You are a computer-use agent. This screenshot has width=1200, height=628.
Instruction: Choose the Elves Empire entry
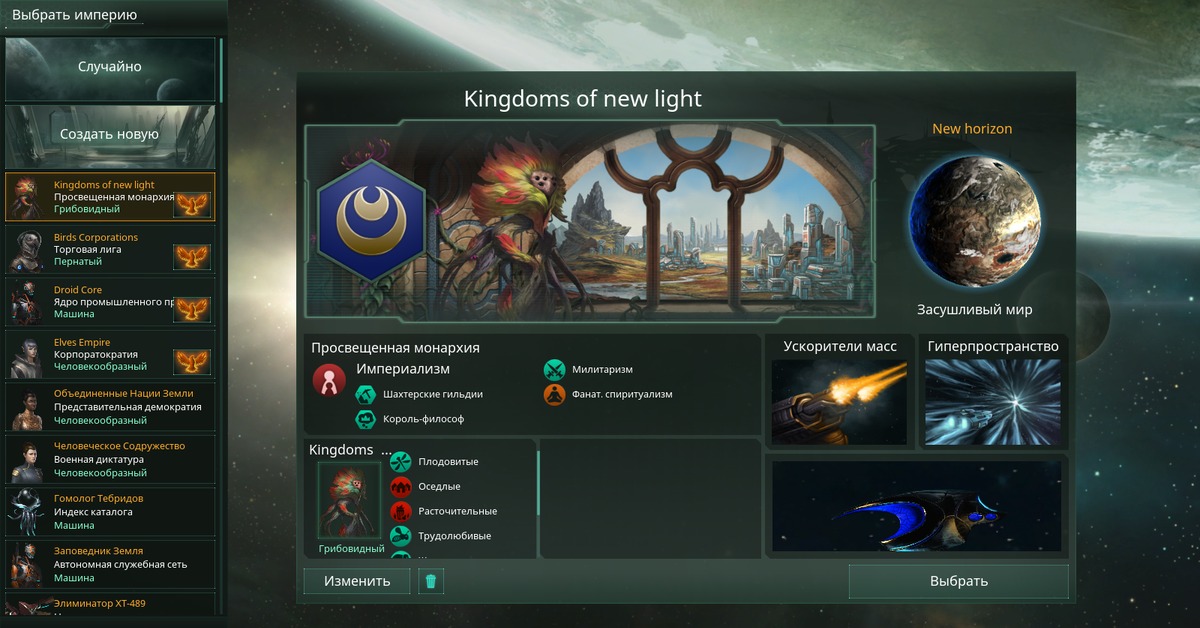coord(110,354)
